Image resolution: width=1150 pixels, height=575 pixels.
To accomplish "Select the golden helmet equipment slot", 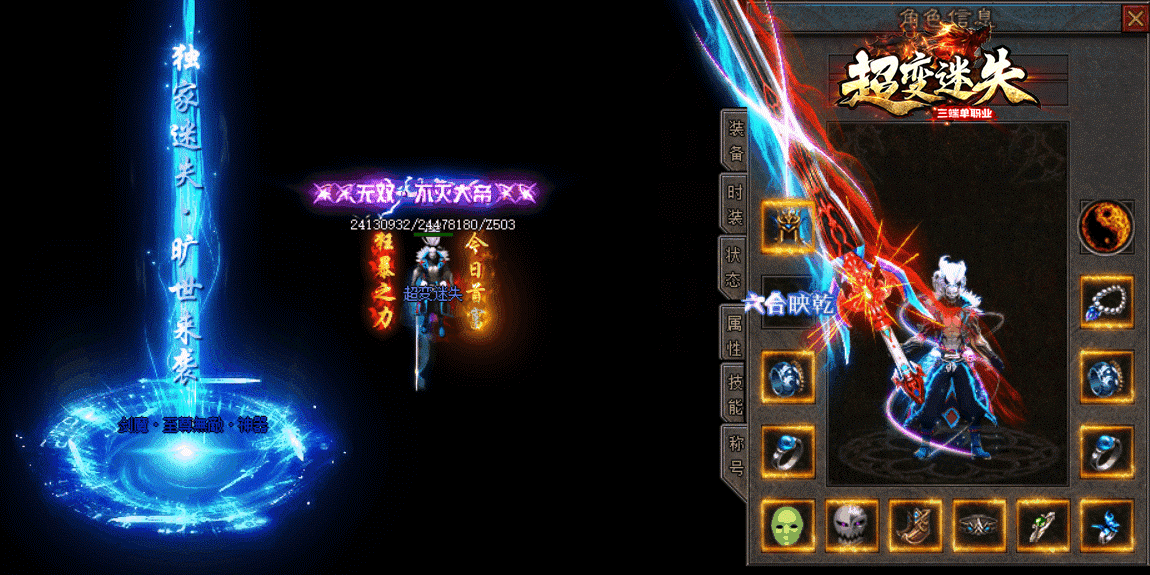I will [x=788, y=226].
